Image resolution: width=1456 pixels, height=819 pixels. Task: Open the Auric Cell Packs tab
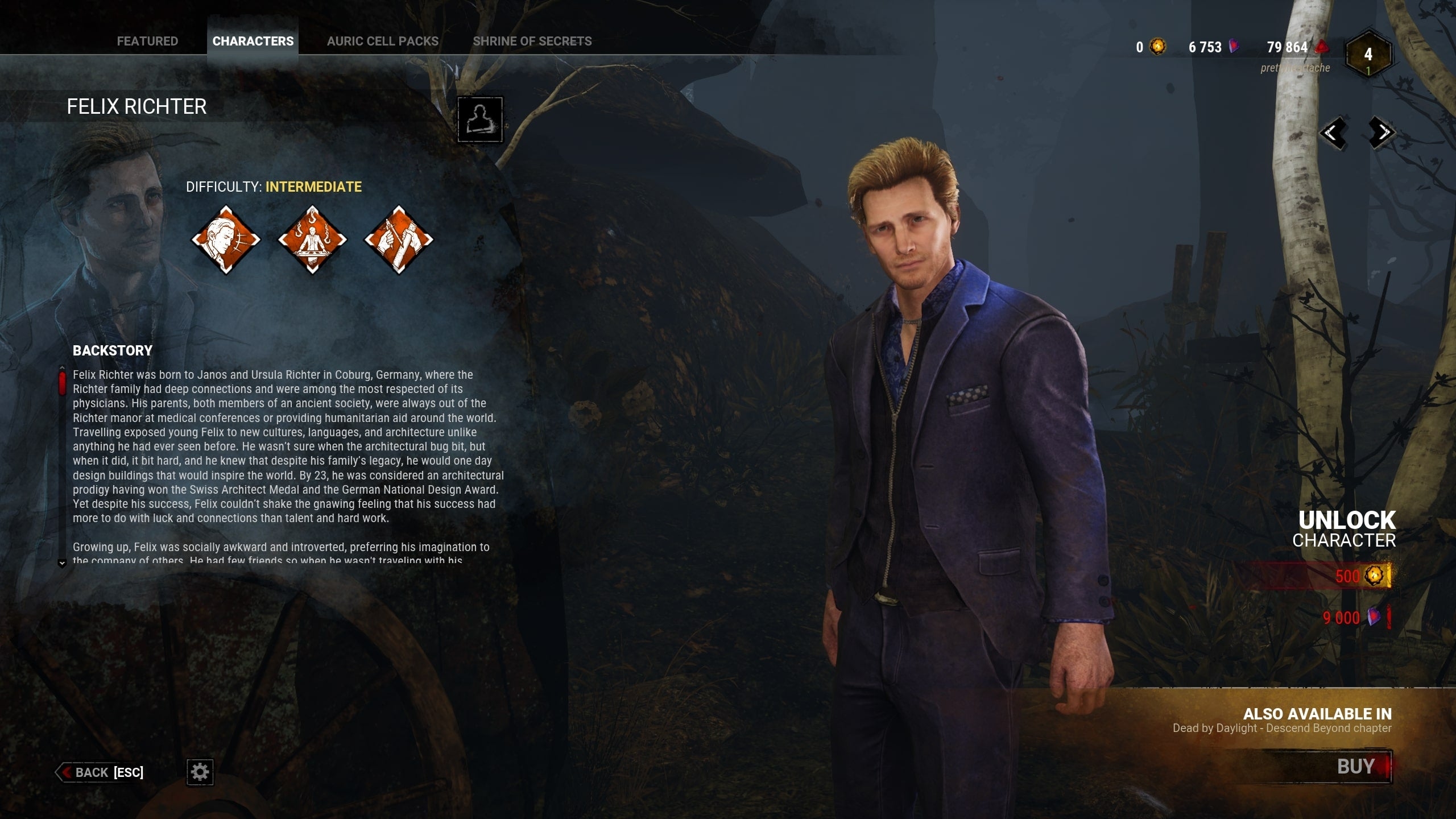[x=382, y=41]
